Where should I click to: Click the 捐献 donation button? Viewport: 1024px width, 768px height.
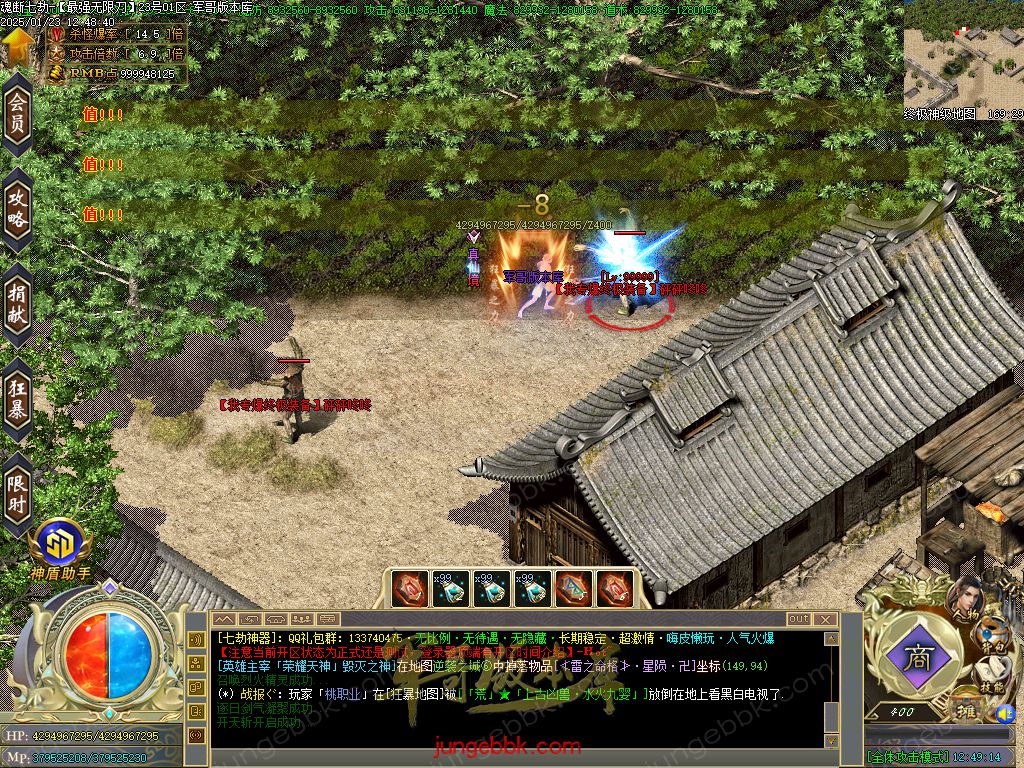coord(17,303)
